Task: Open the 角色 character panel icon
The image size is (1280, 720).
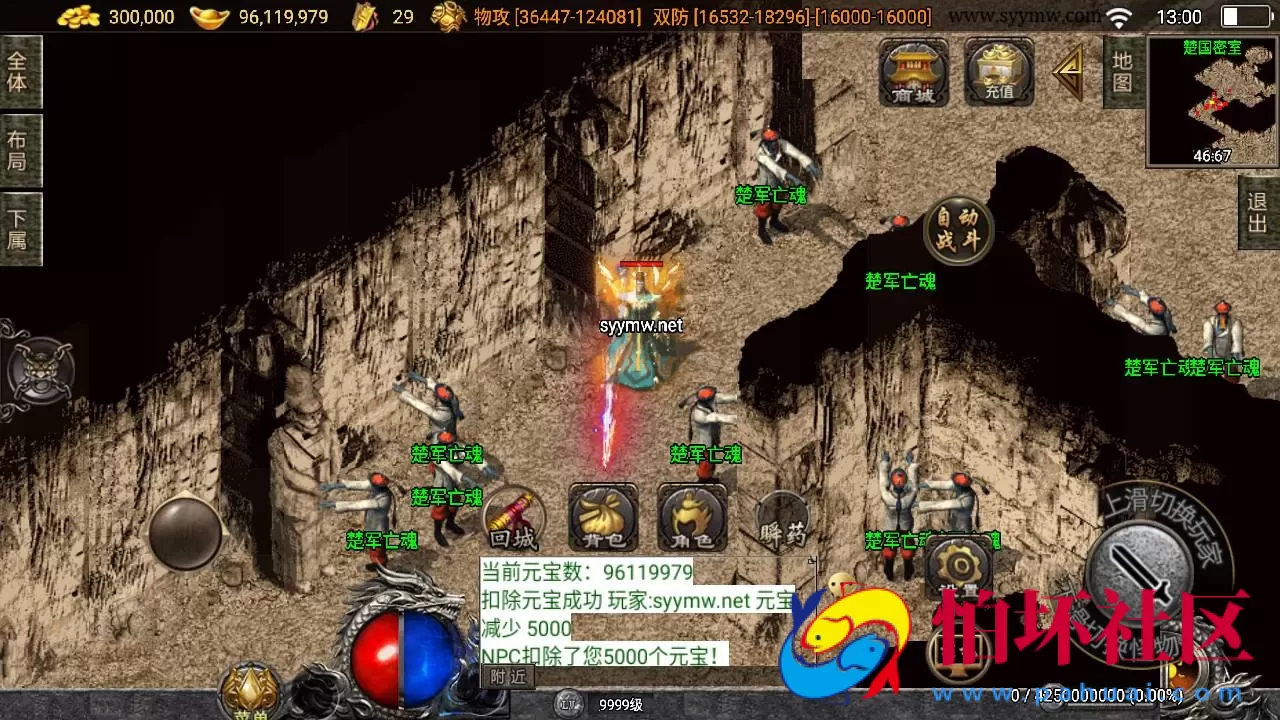Action: pyautogui.click(x=691, y=515)
